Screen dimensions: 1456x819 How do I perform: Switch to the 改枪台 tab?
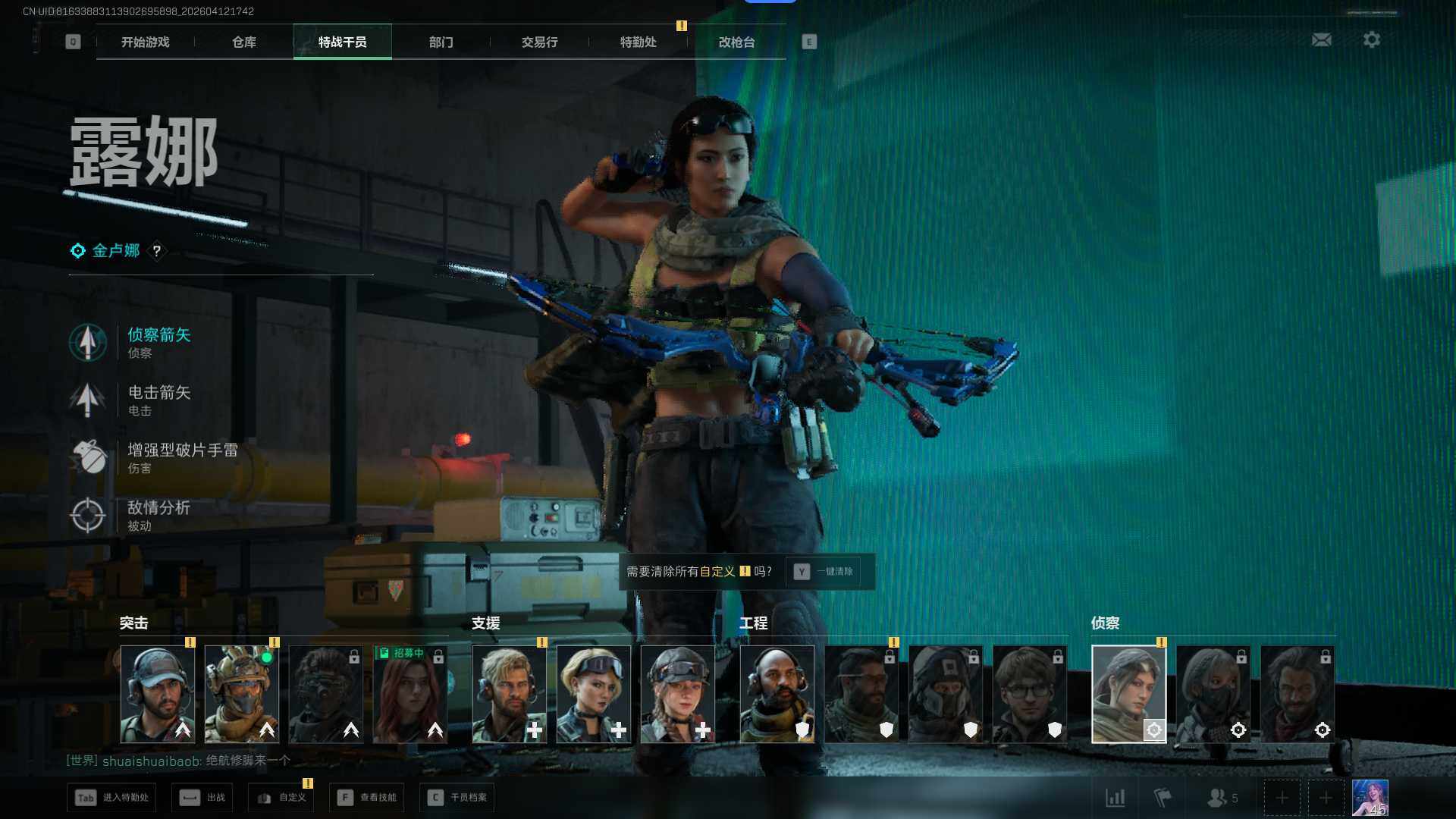coord(736,42)
